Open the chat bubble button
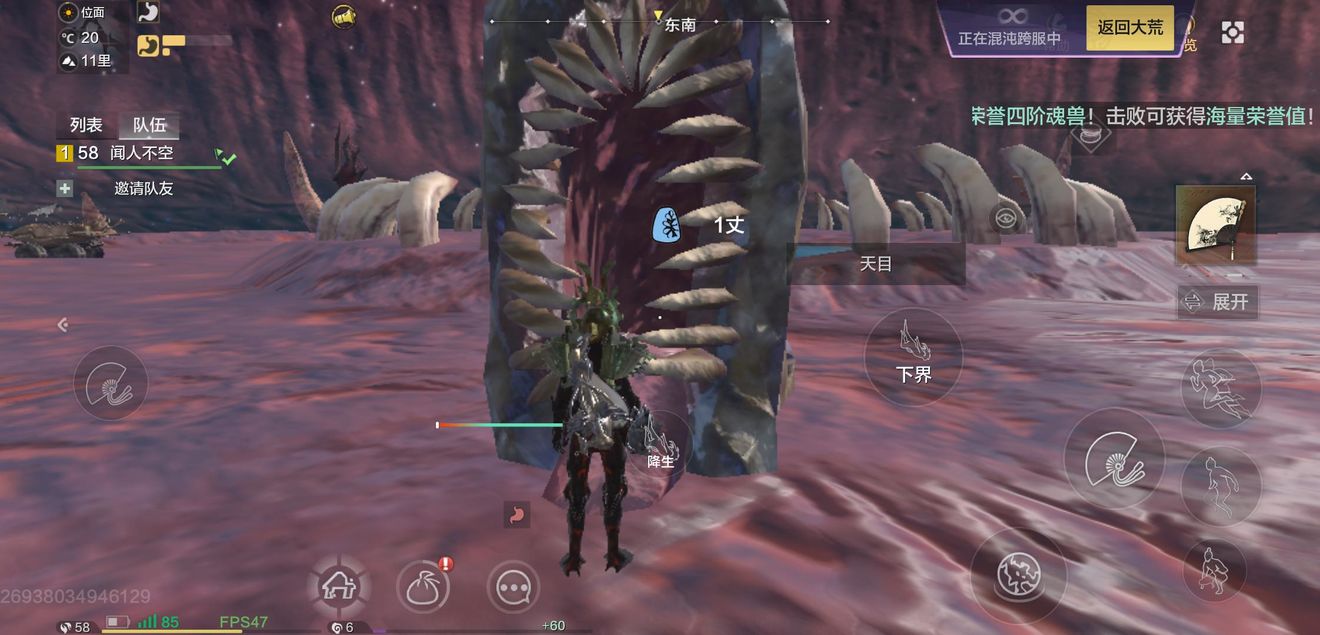Screen dimensions: 1320x635 pyautogui.click(x=513, y=589)
